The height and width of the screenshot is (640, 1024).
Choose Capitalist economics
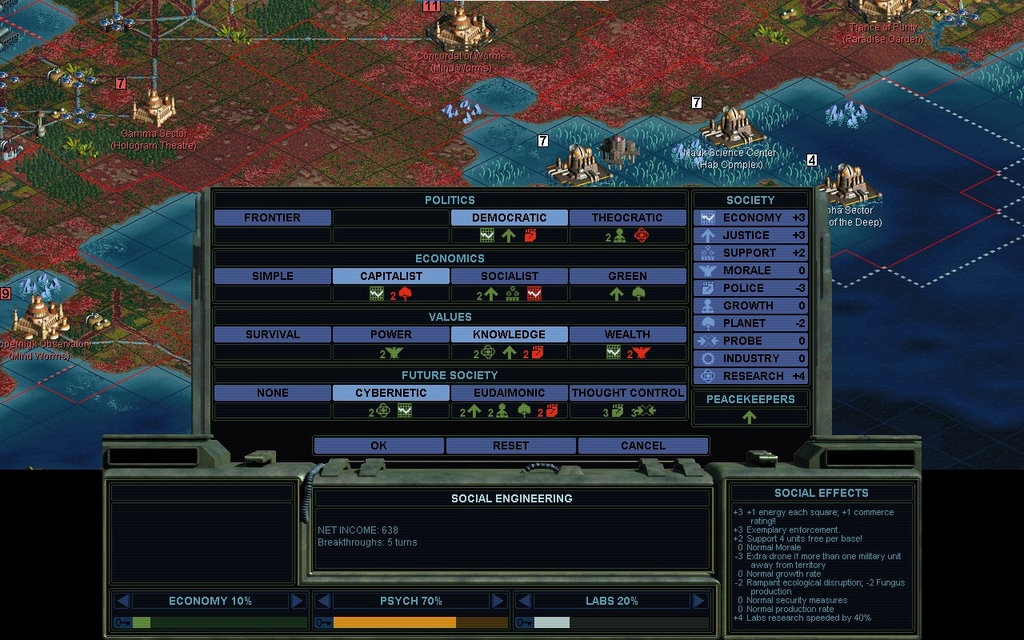[x=391, y=276]
